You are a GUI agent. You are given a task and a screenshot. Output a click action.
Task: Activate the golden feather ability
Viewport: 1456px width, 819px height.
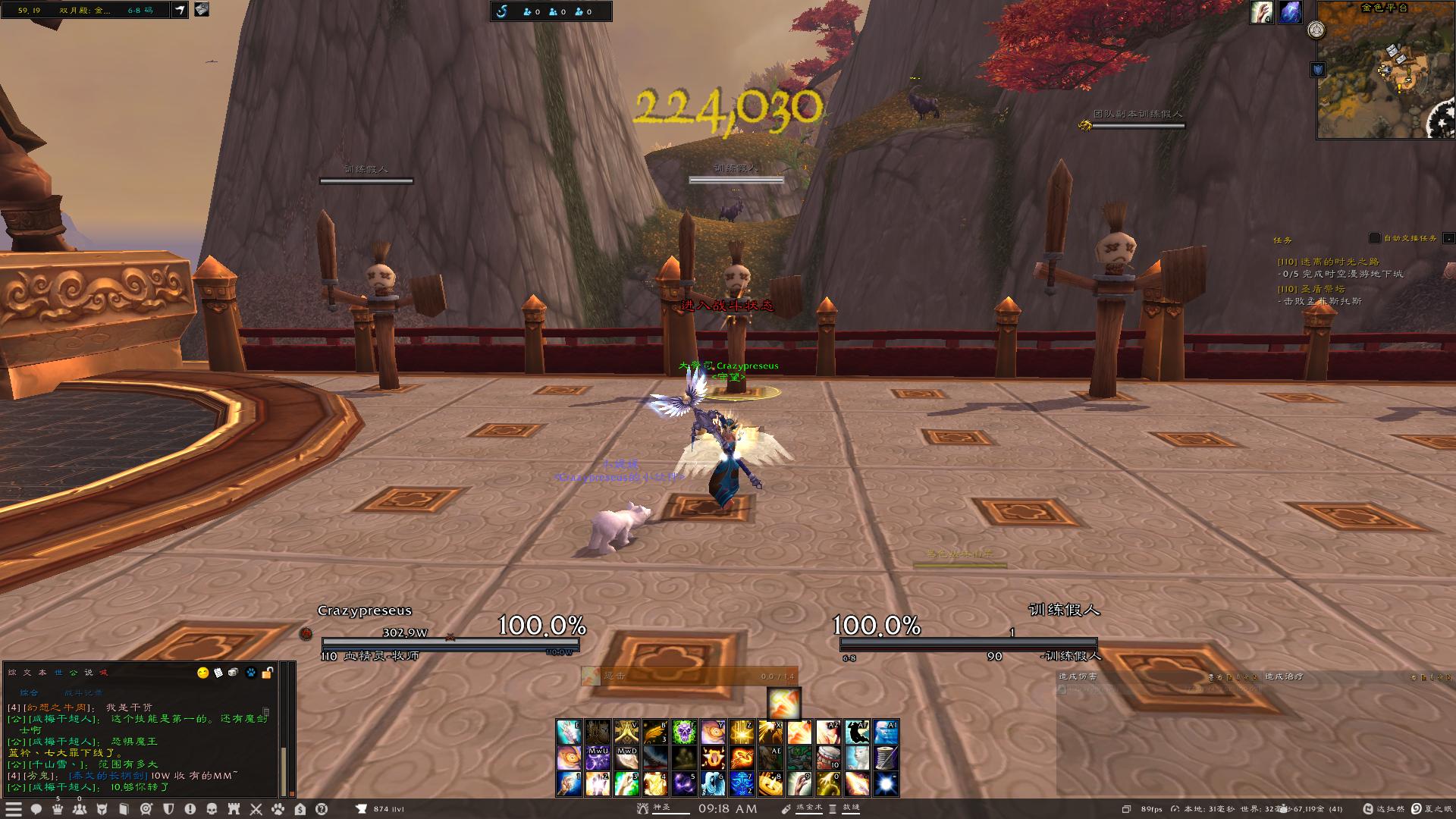[x=655, y=733]
